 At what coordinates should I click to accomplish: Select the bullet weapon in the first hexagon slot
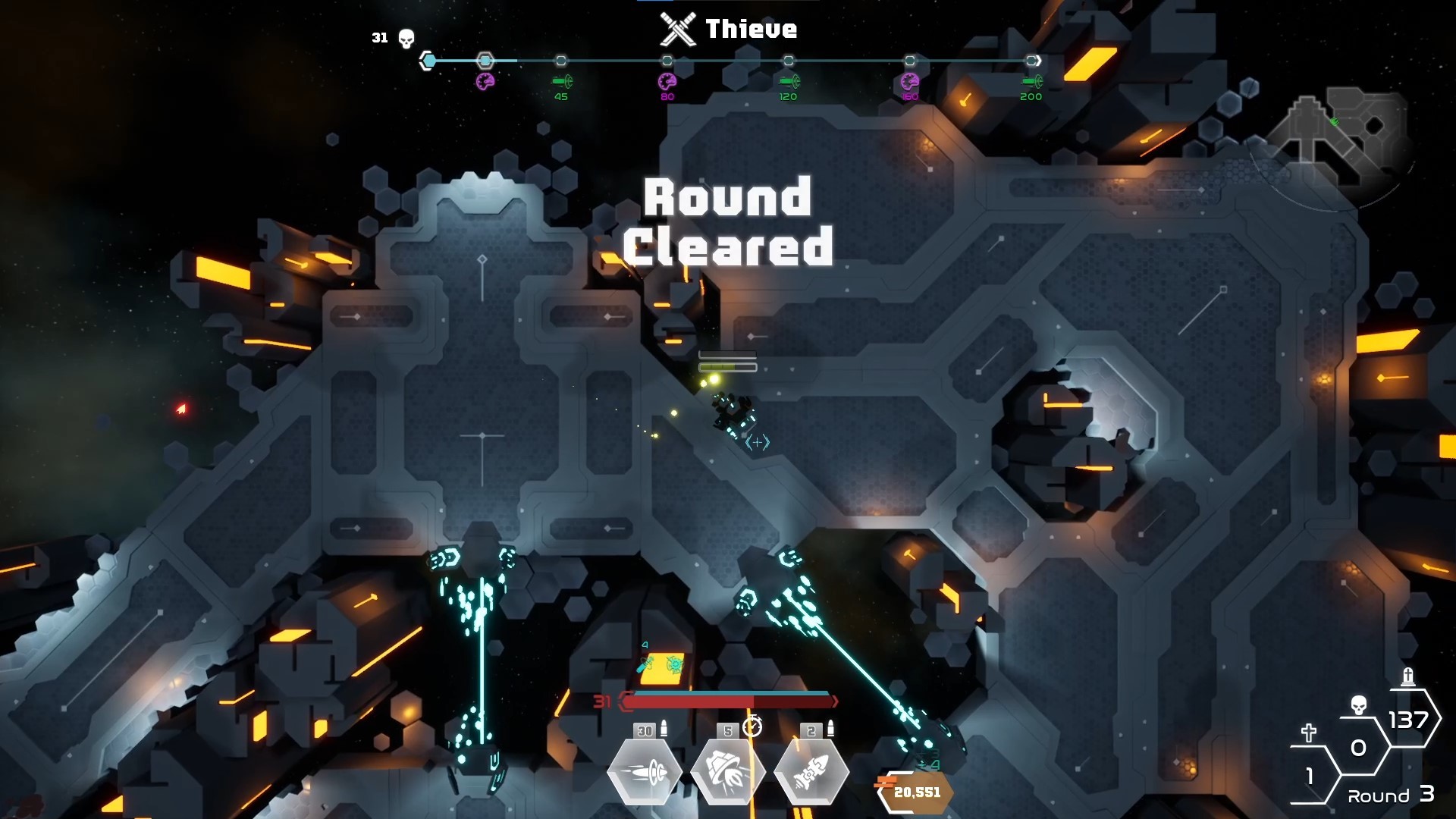pos(645,770)
